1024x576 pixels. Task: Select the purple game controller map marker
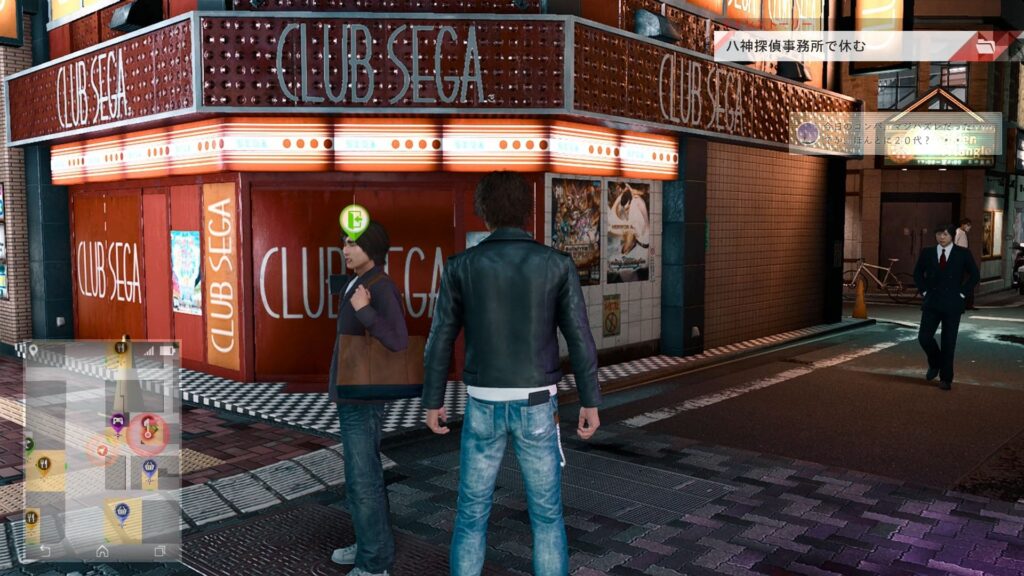(x=117, y=421)
